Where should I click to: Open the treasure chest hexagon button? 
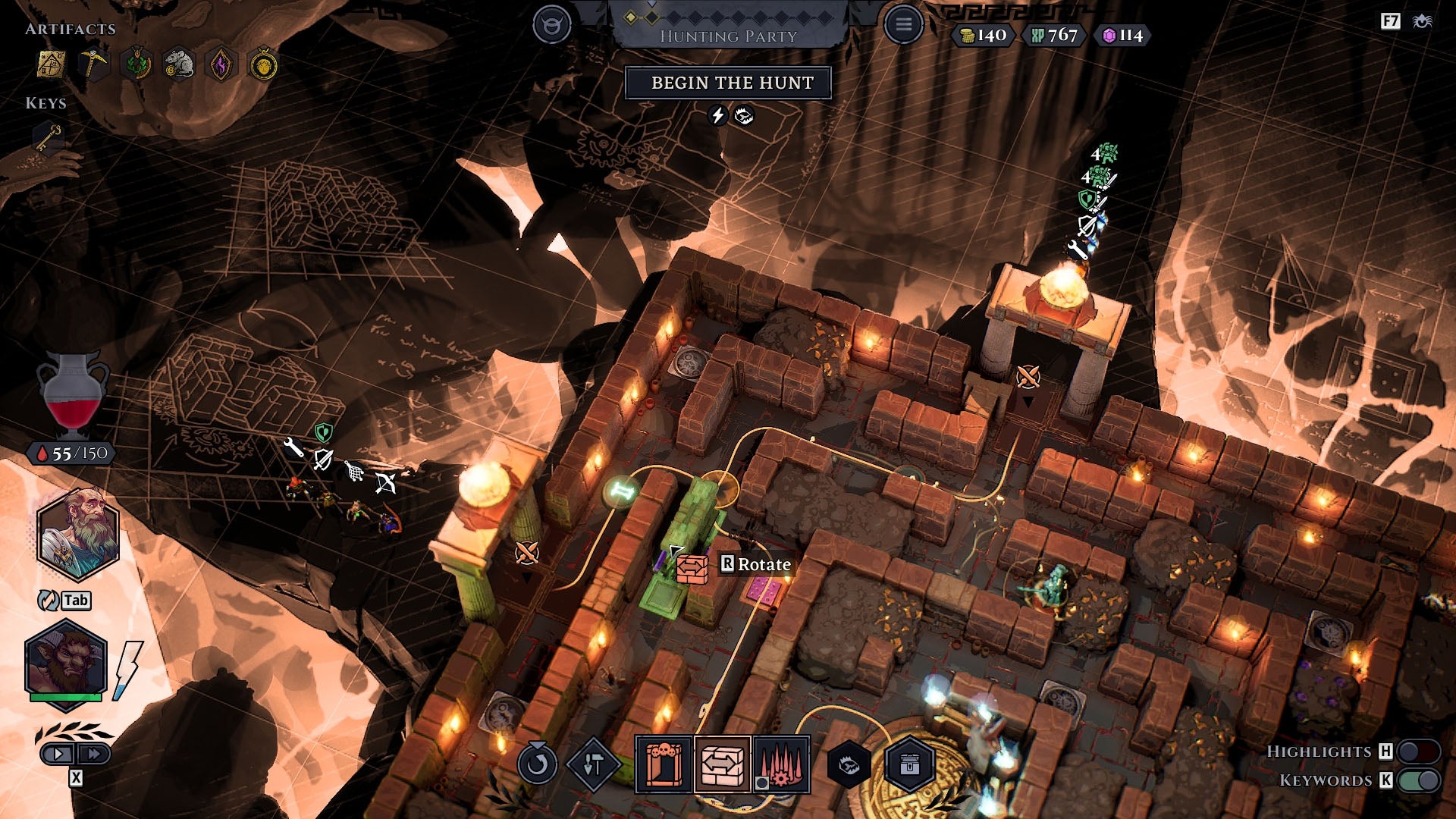(909, 764)
